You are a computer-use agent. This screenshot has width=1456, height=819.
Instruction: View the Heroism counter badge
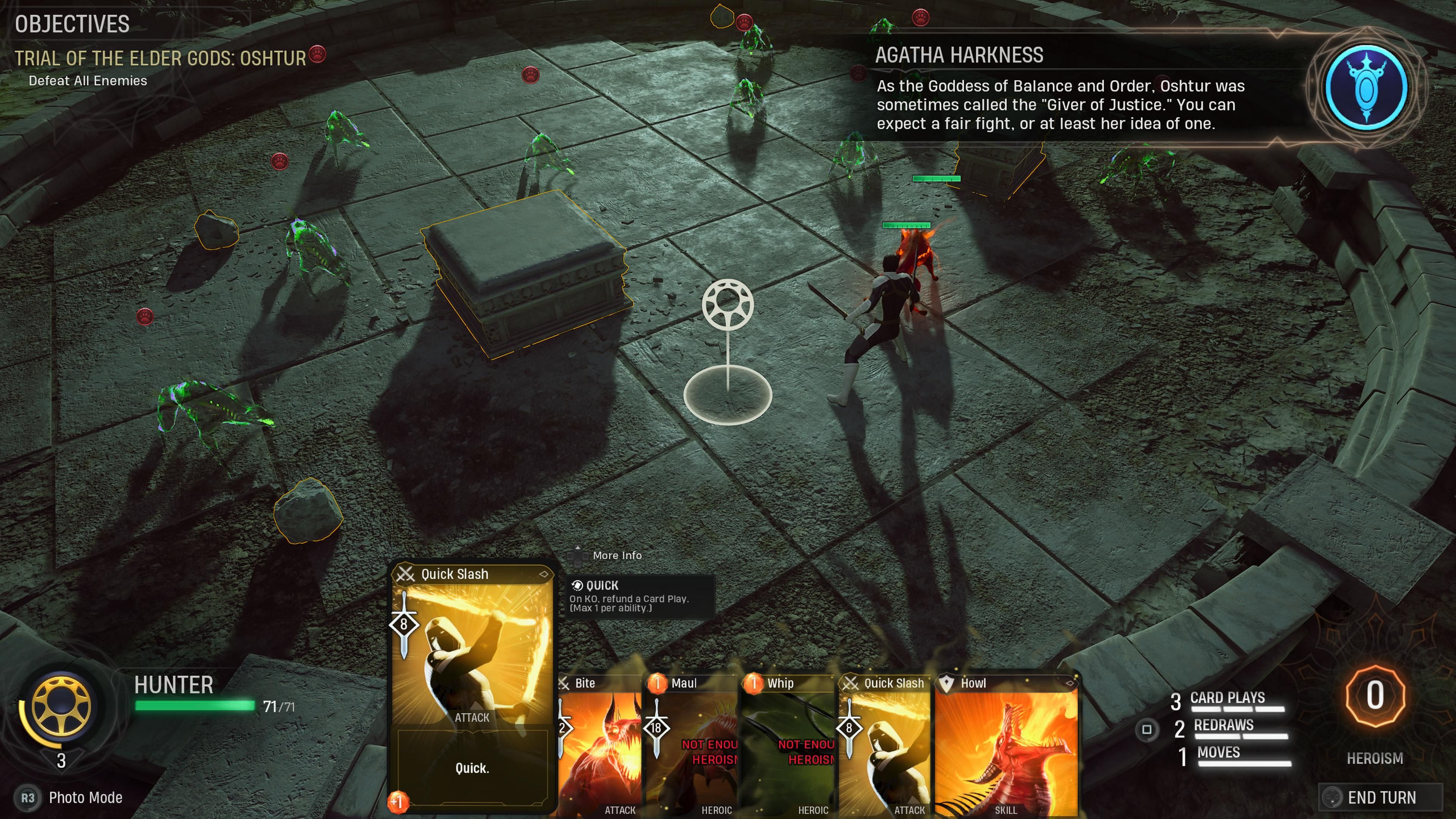(x=1374, y=697)
